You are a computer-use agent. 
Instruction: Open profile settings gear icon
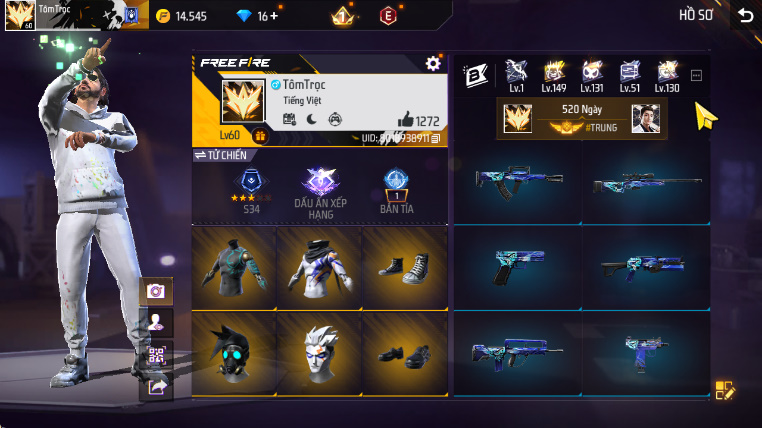pos(433,63)
